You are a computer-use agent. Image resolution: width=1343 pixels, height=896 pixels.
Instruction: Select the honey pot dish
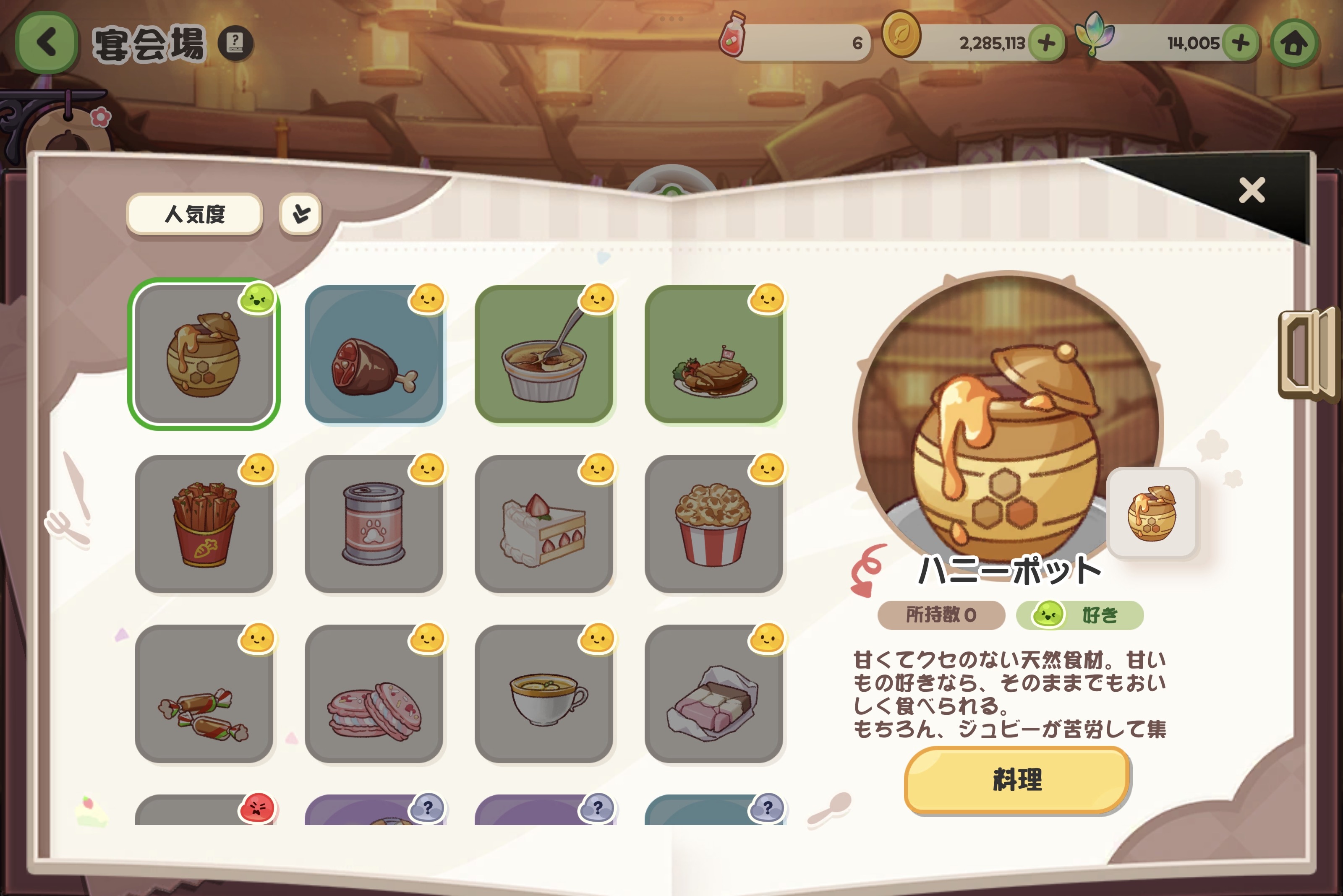point(204,354)
